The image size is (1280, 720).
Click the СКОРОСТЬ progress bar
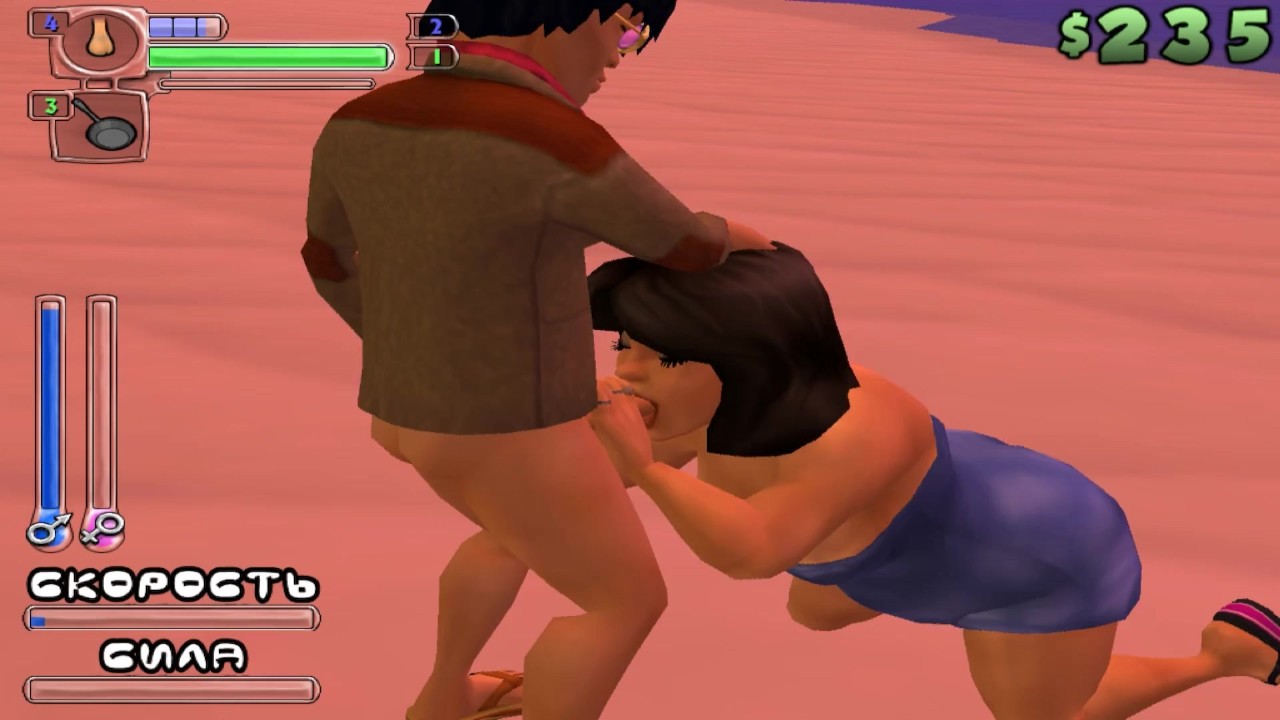point(171,619)
